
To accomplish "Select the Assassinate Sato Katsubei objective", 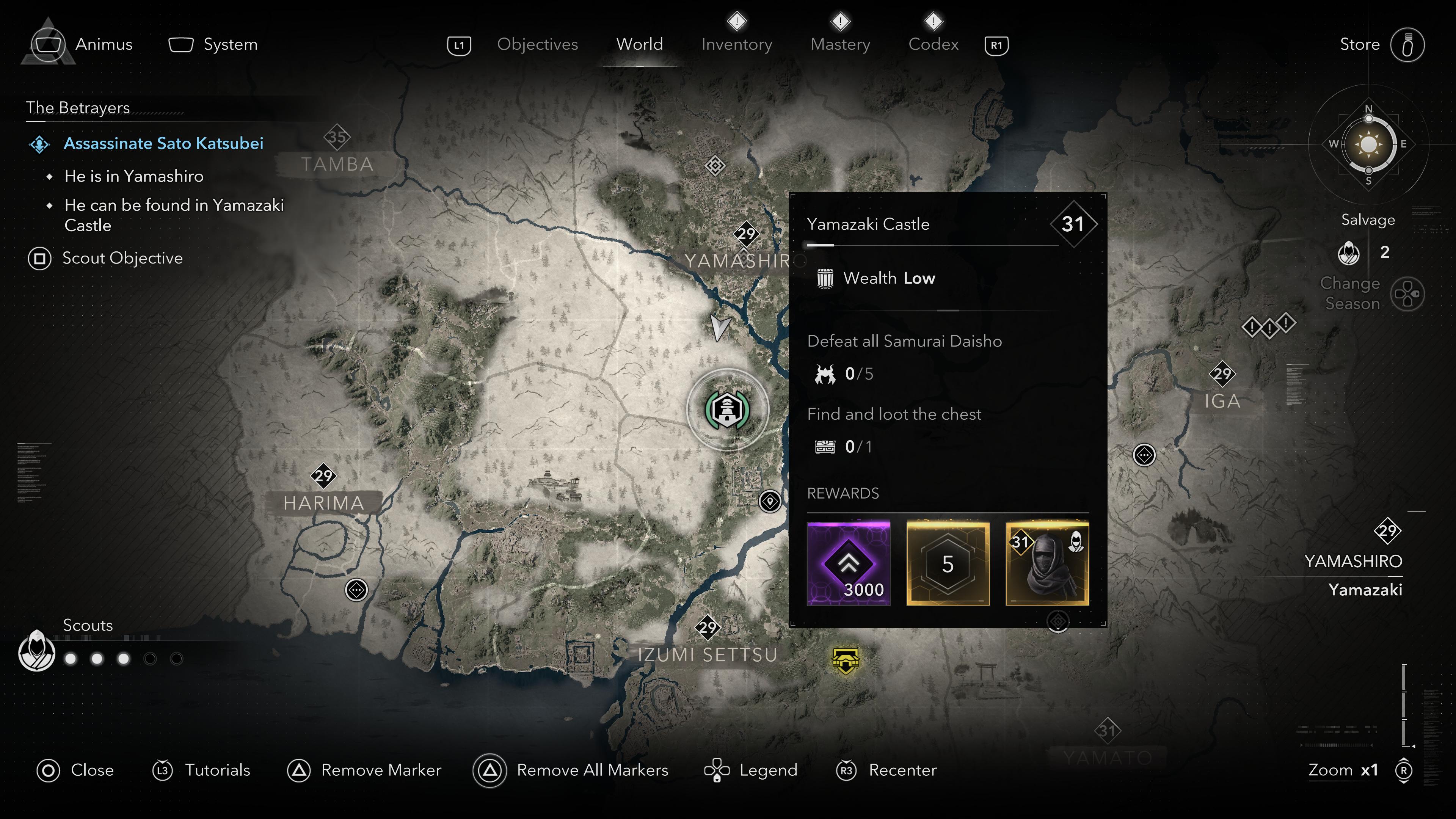I will pos(163,144).
